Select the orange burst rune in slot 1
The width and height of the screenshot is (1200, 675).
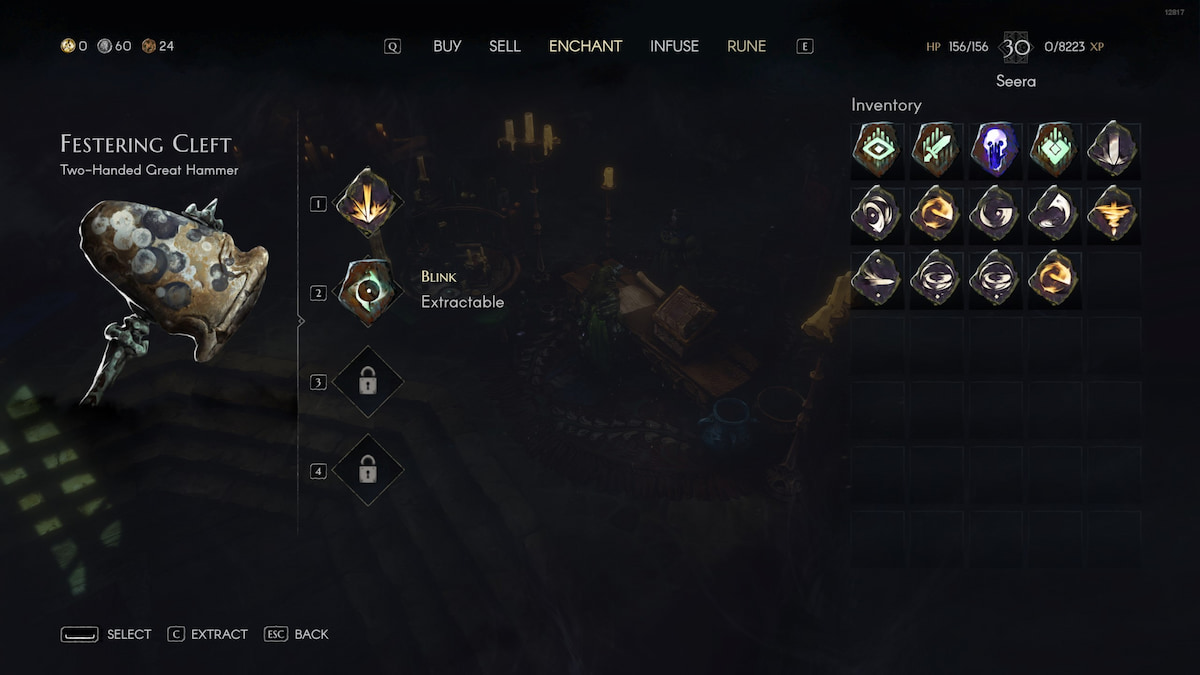(x=367, y=203)
